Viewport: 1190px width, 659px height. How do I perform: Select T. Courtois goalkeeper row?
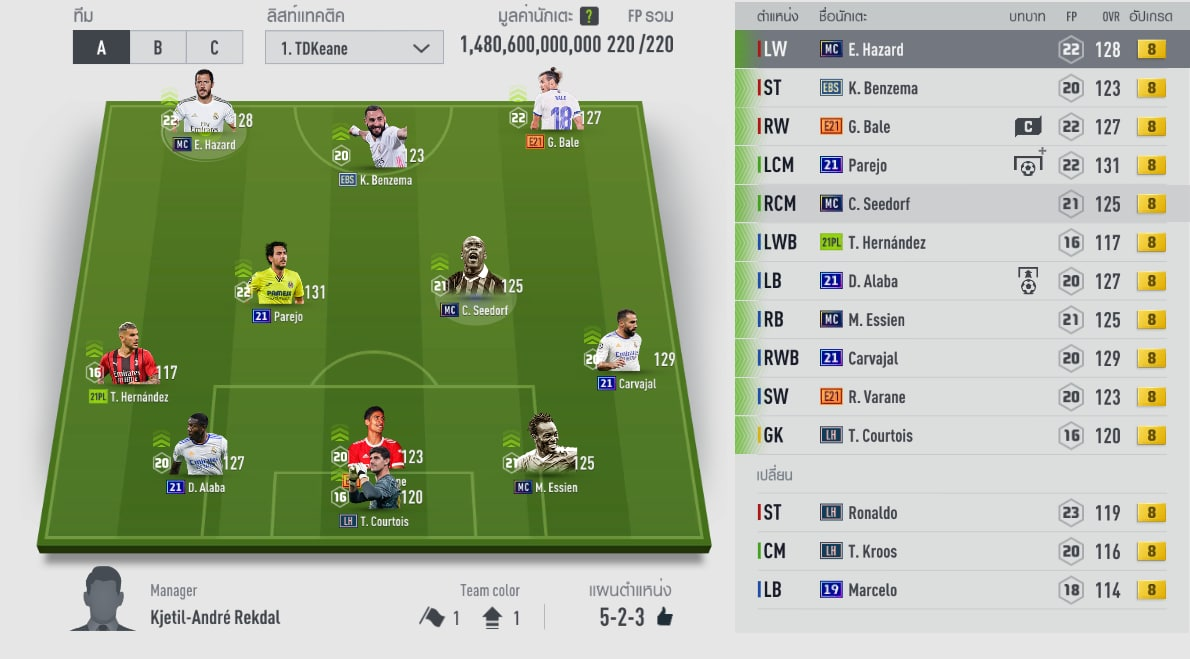point(950,435)
